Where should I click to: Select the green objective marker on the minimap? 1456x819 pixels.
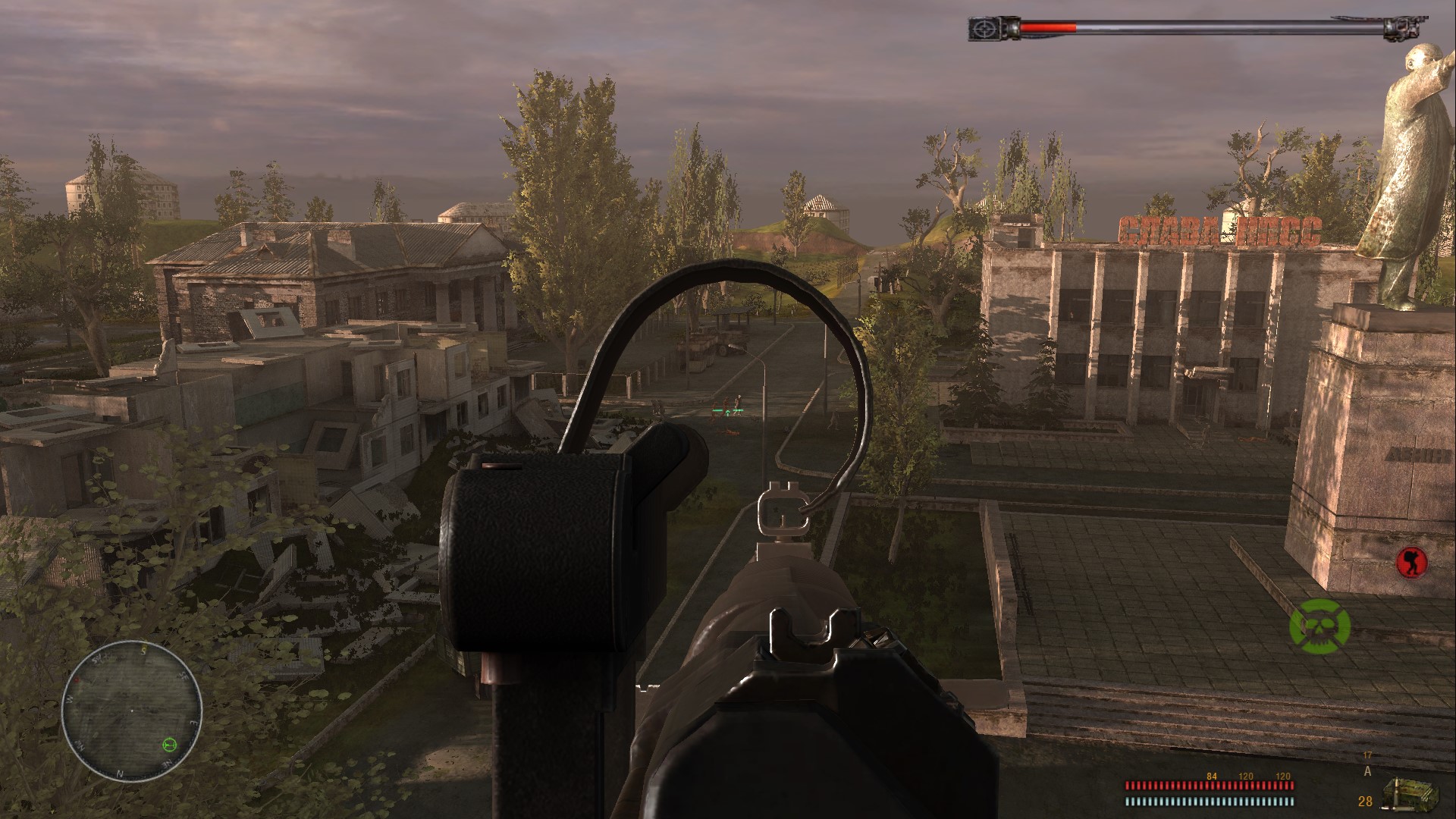(x=169, y=745)
